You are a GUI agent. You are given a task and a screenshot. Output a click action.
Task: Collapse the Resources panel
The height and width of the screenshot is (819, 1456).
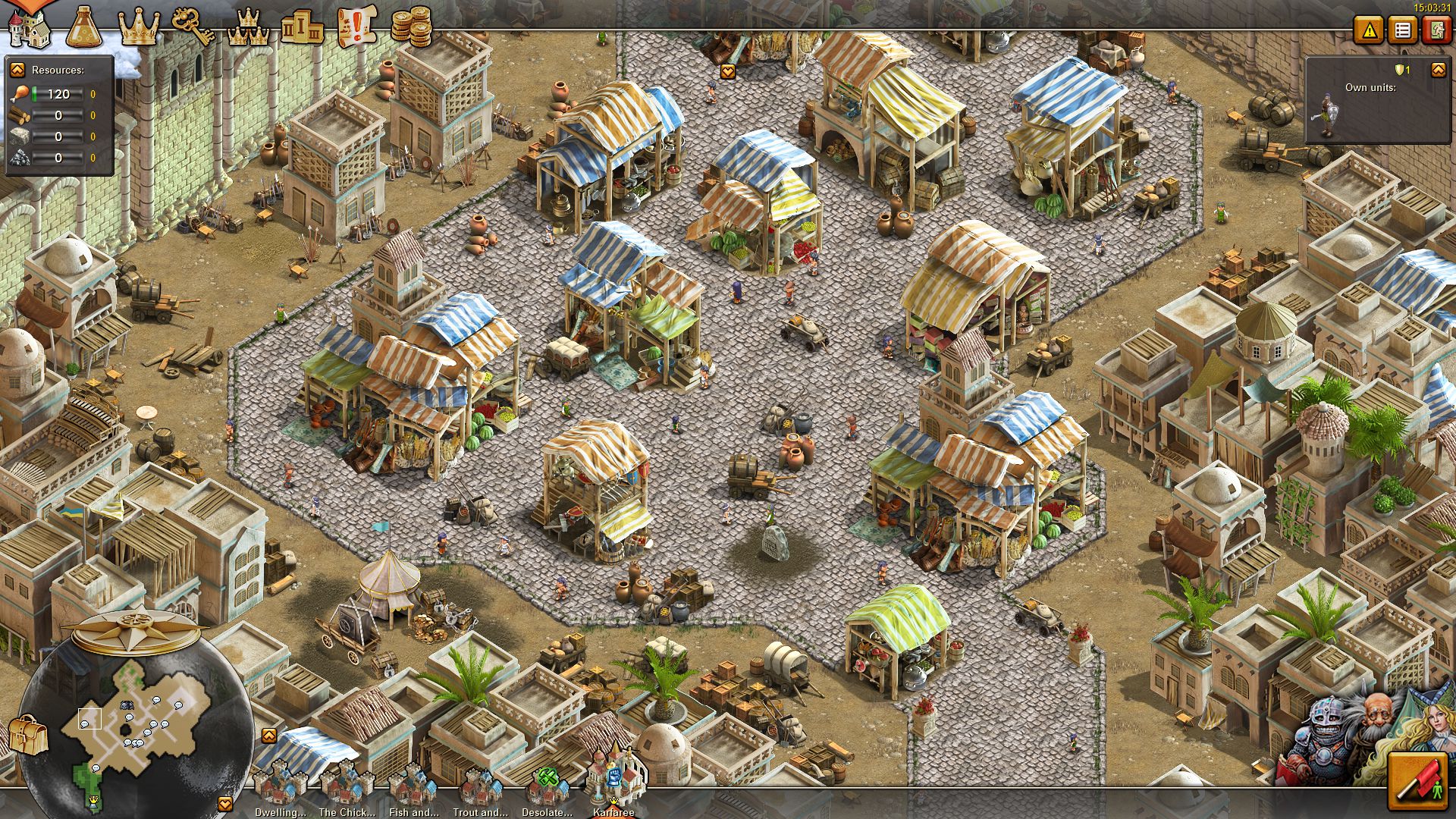click(17, 70)
